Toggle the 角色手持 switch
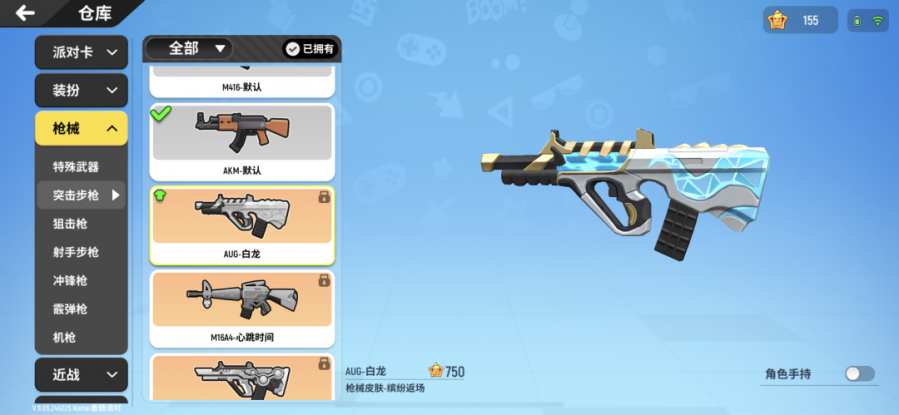 [x=859, y=374]
